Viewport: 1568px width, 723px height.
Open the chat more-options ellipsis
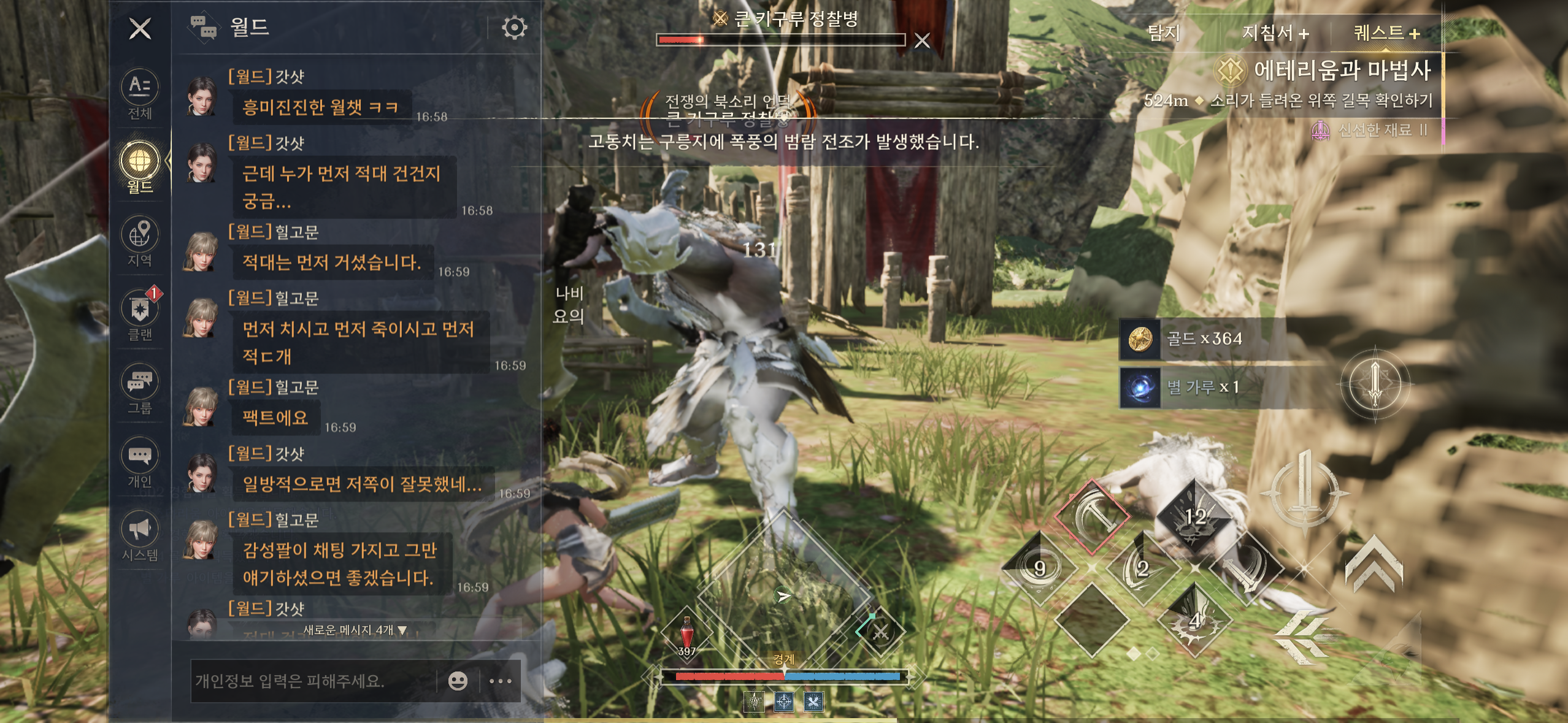pyautogui.click(x=501, y=681)
